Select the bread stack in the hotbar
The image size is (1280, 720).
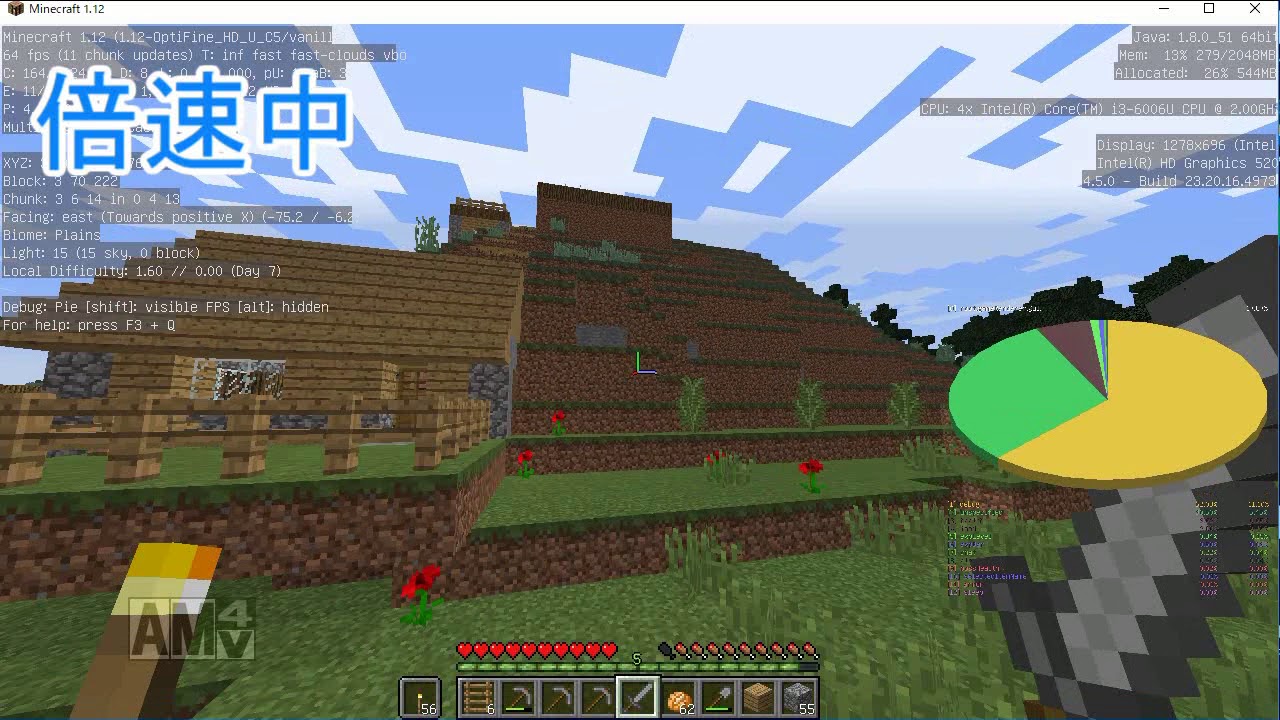(x=676, y=695)
